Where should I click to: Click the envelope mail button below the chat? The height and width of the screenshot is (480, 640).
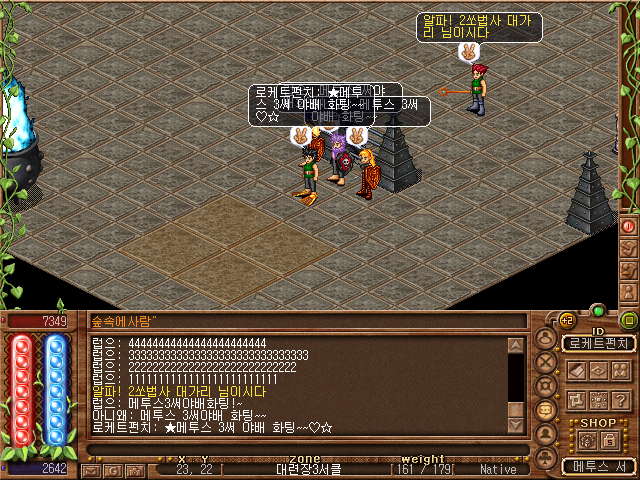(x=93, y=469)
